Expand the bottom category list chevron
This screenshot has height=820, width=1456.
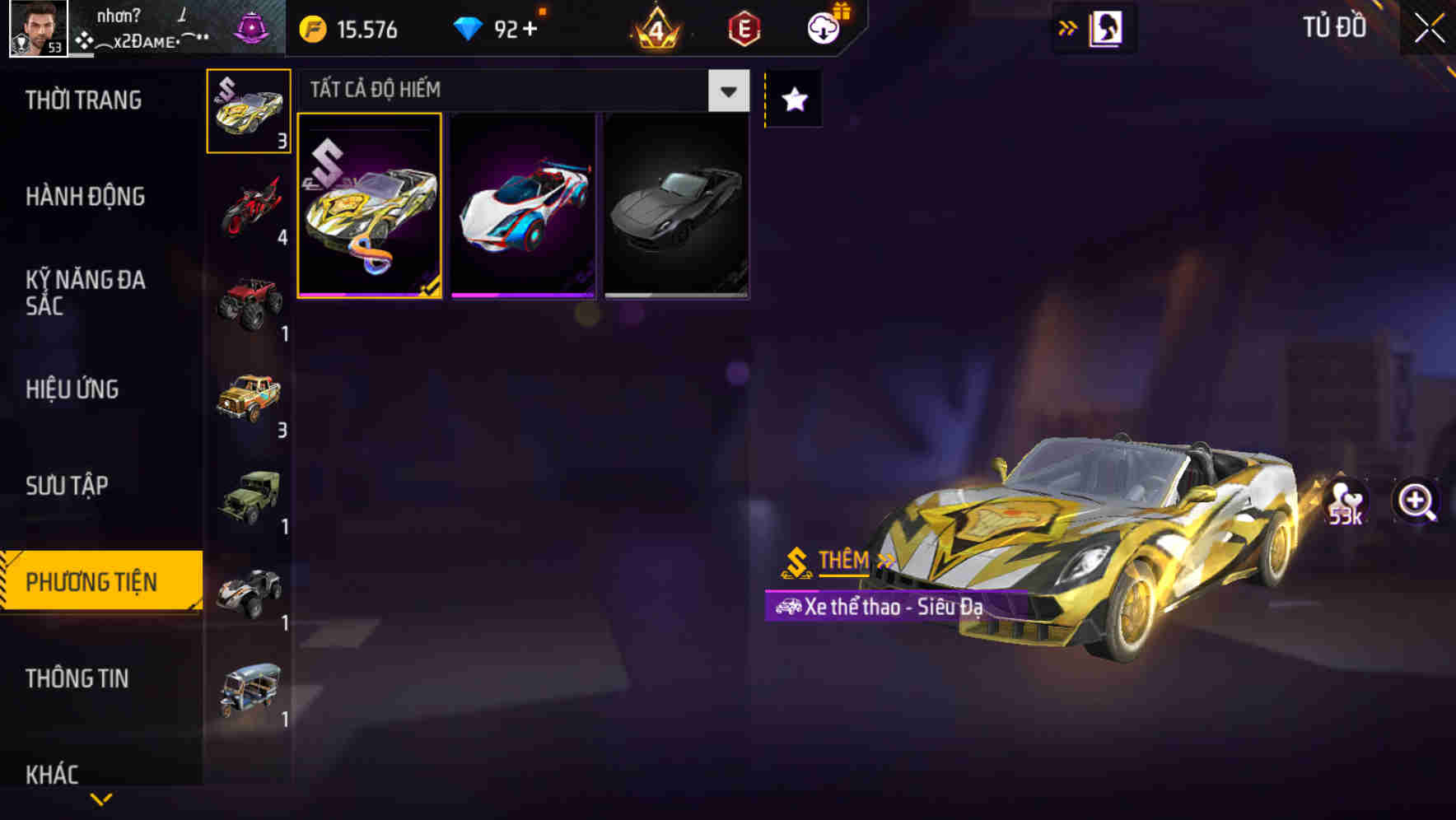coord(100,800)
